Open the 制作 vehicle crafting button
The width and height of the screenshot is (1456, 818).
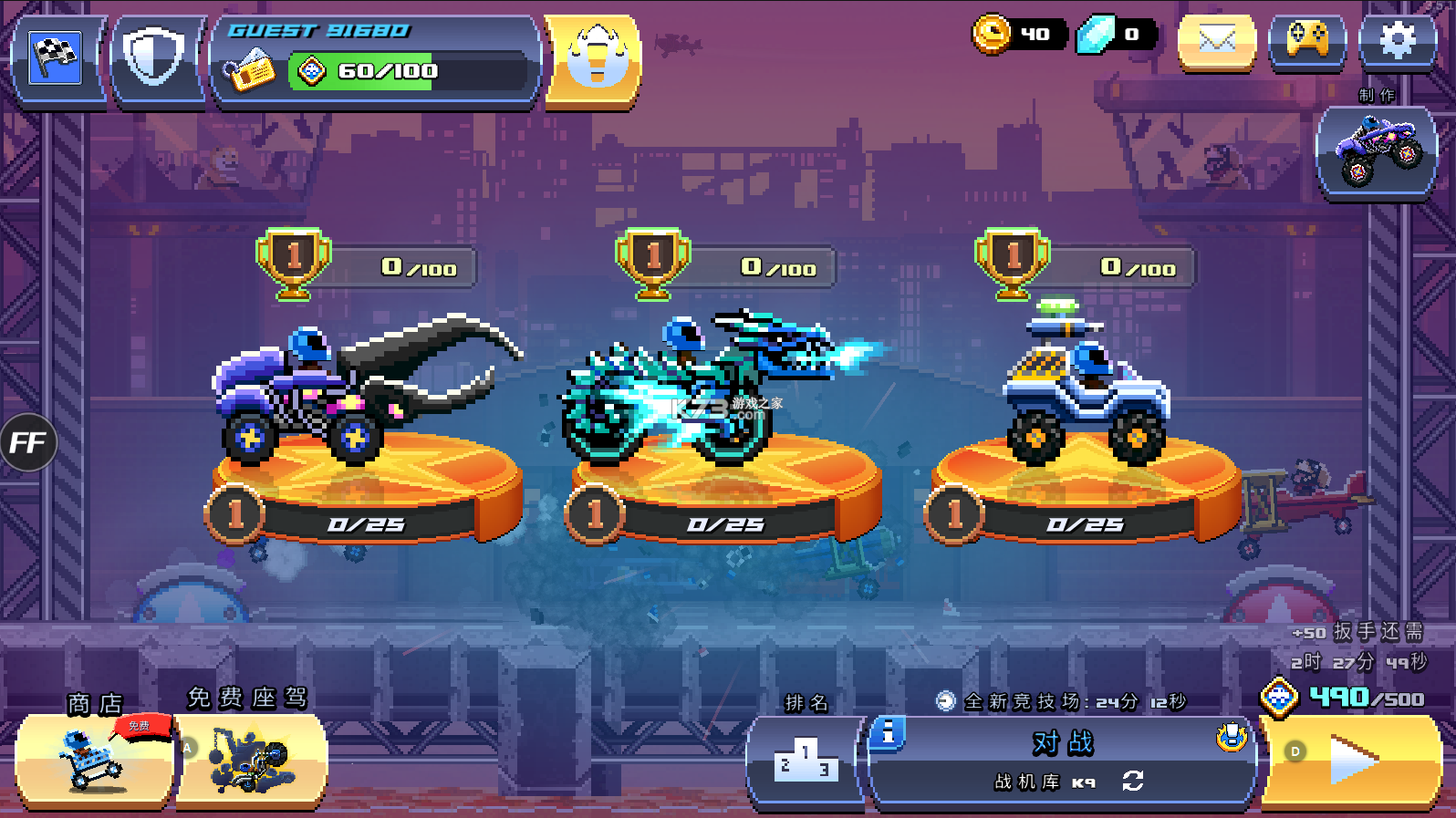click(1377, 150)
